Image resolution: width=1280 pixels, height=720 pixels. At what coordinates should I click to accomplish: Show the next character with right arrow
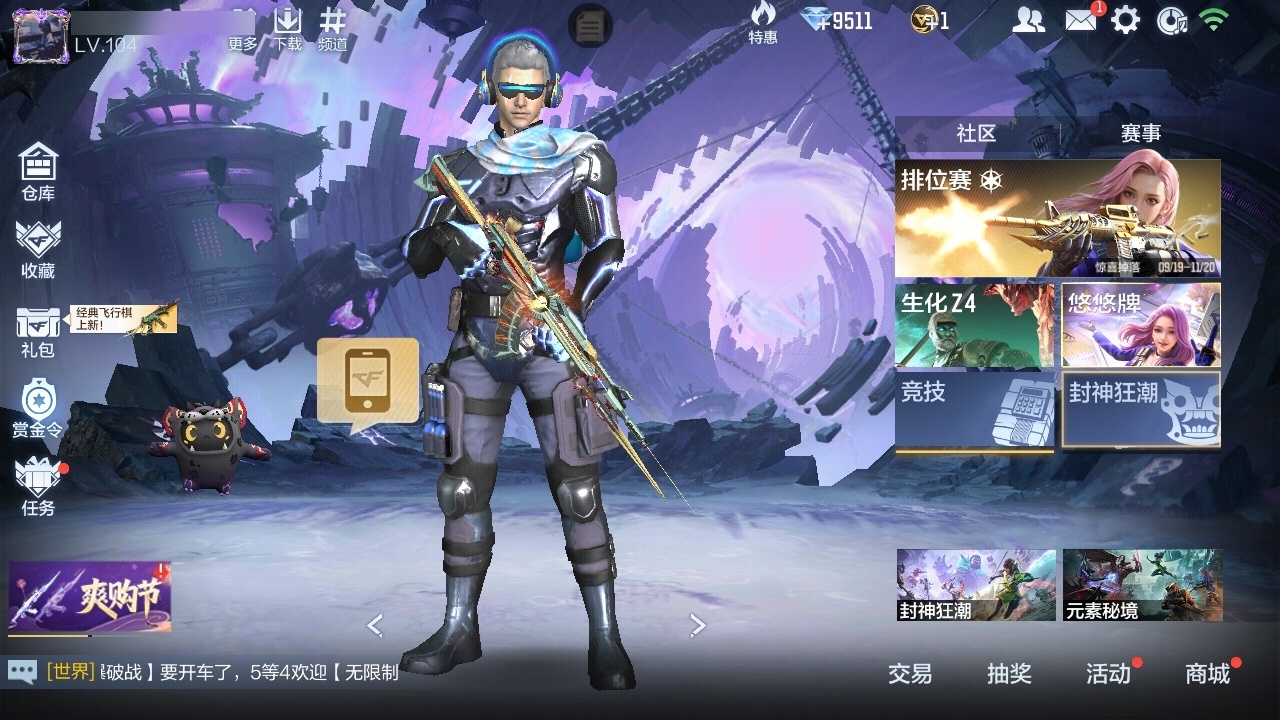click(698, 626)
